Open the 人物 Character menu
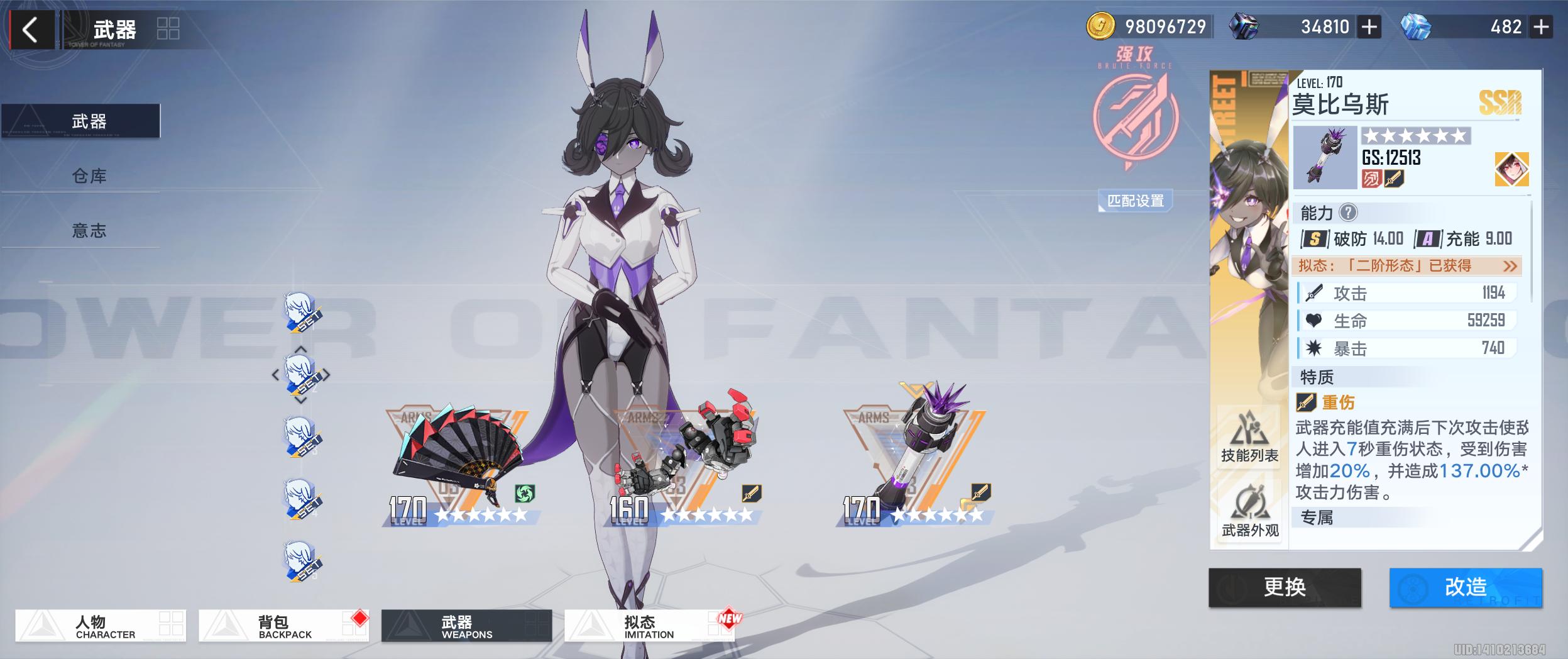Viewport: 1568px width, 659px height. click(101, 626)
